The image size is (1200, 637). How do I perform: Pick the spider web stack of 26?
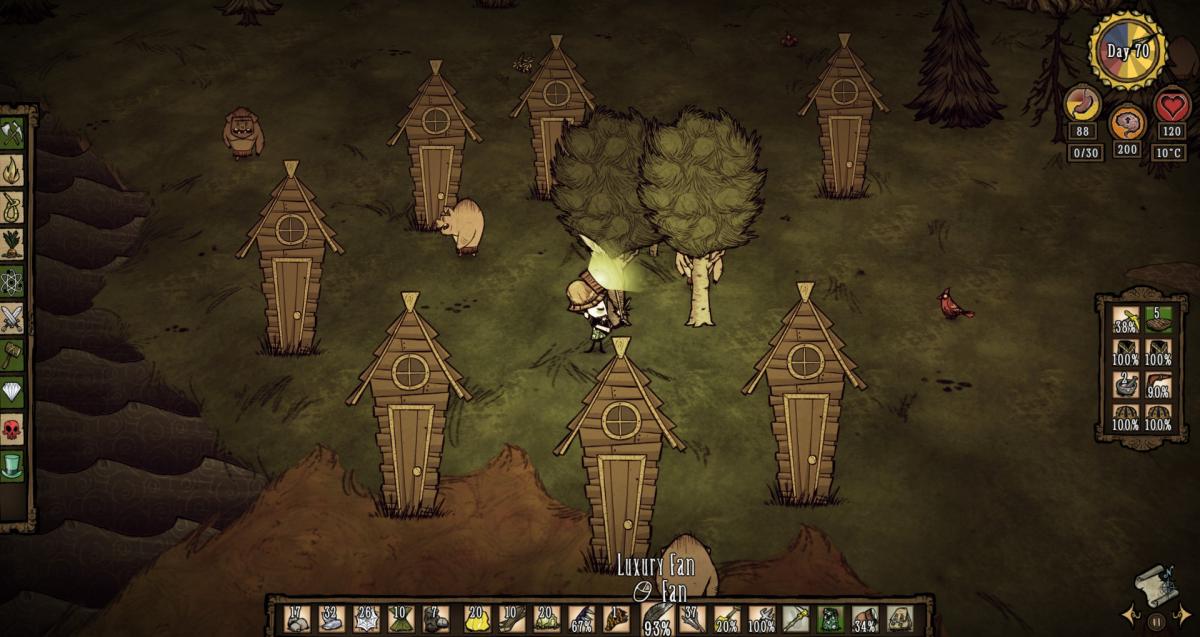click(x=365, y=618)
